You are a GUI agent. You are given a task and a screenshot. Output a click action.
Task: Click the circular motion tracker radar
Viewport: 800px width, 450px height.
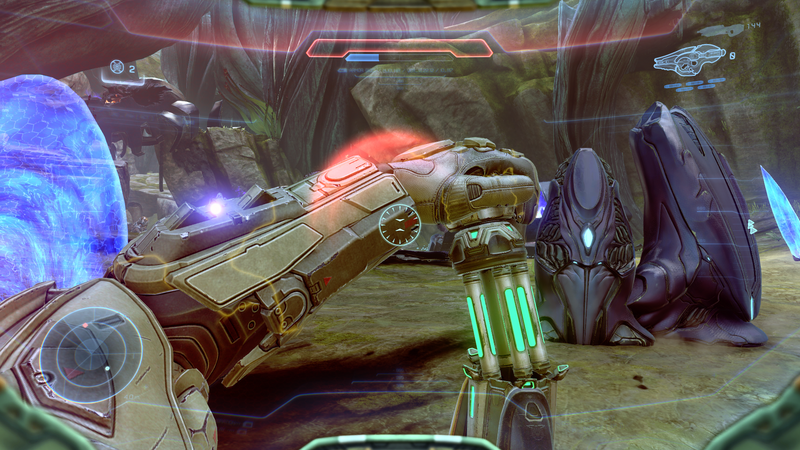89,355
